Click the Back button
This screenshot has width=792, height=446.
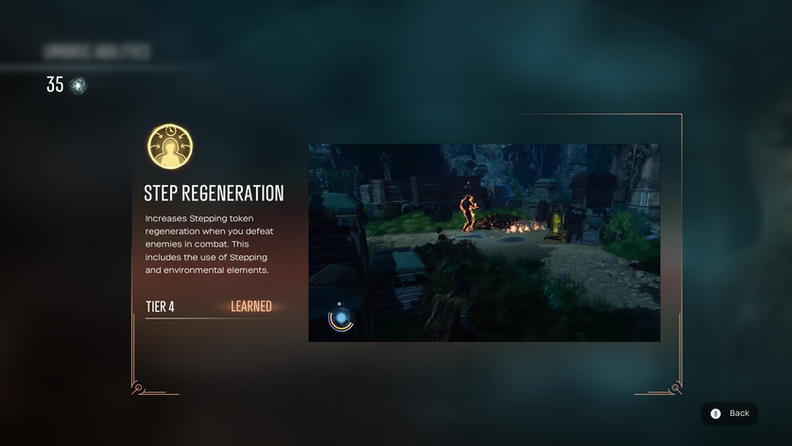point(729,413)
